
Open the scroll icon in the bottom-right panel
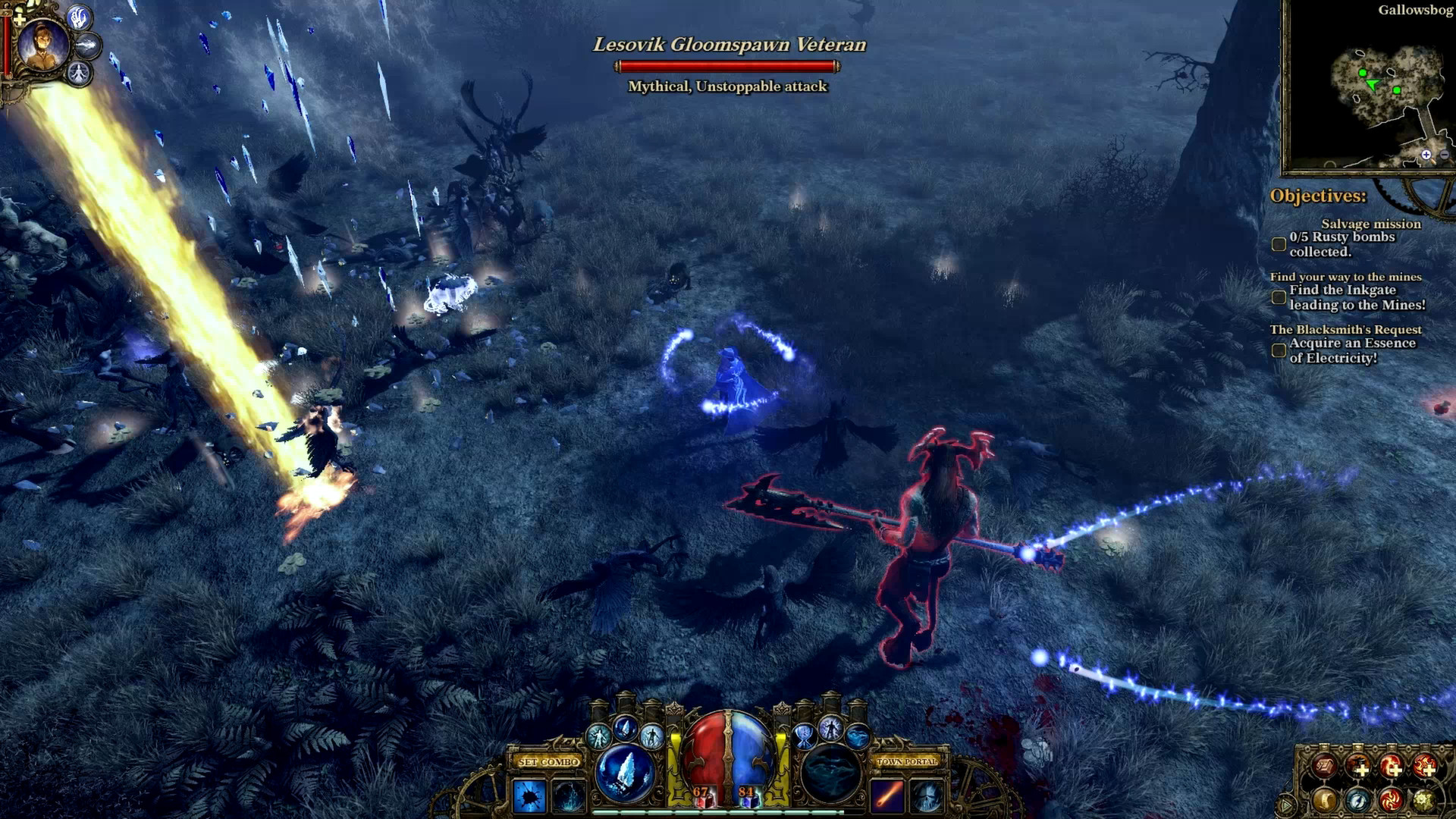click(x=1326, y=802)
